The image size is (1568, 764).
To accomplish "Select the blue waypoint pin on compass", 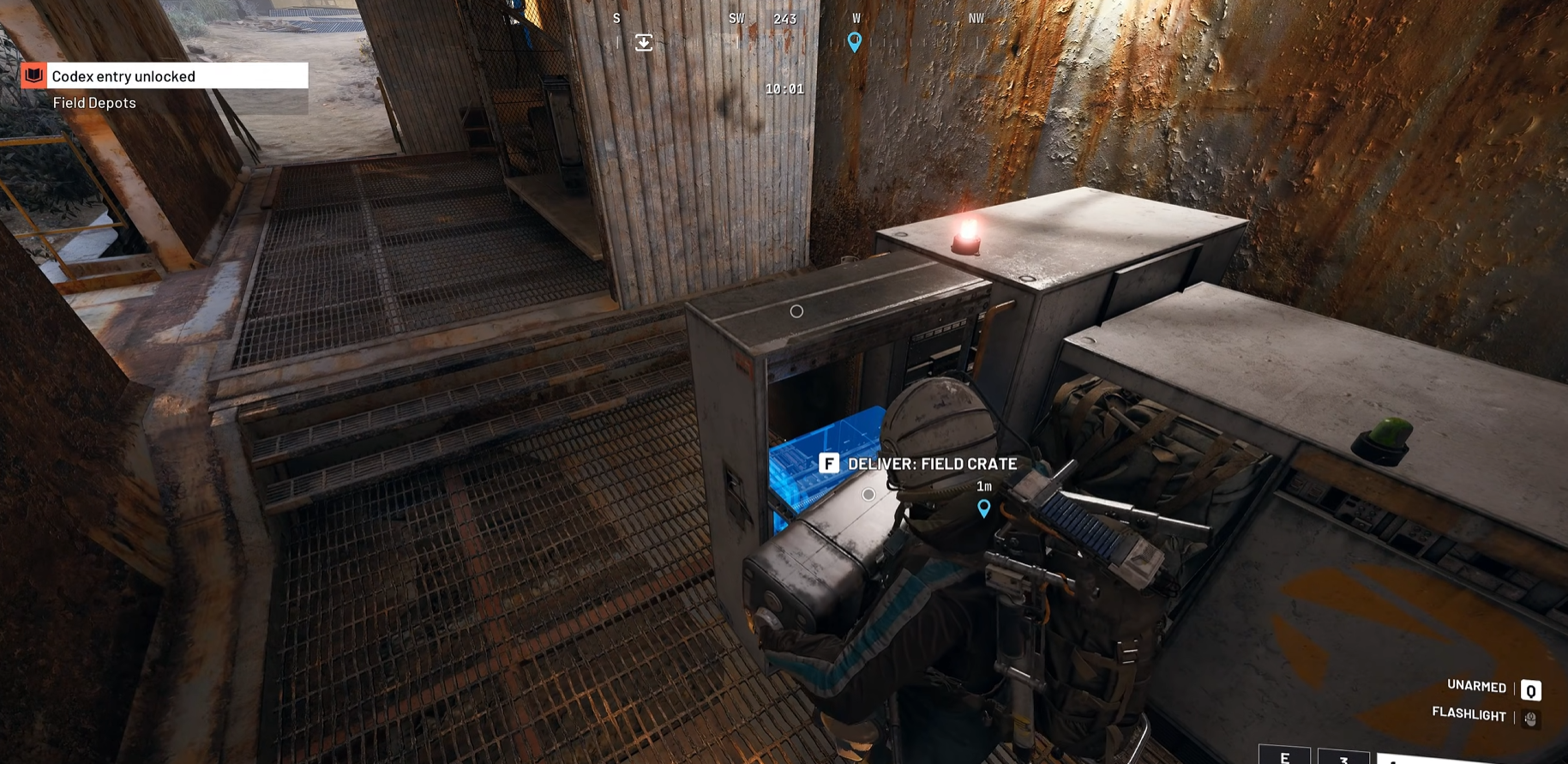I will [x=854, y=42].
